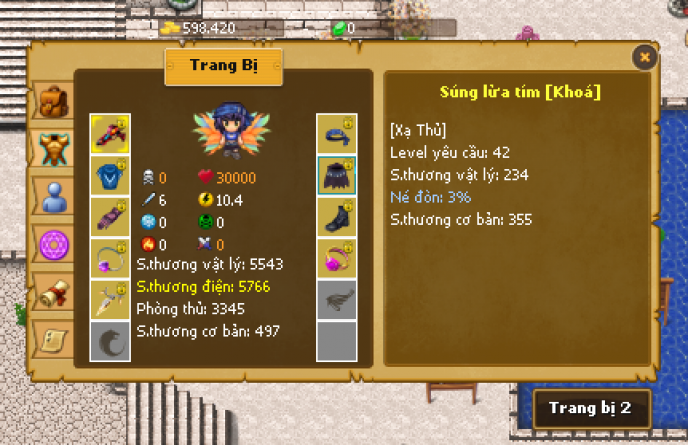Open the purple magic circle tab

coord(50,243)
